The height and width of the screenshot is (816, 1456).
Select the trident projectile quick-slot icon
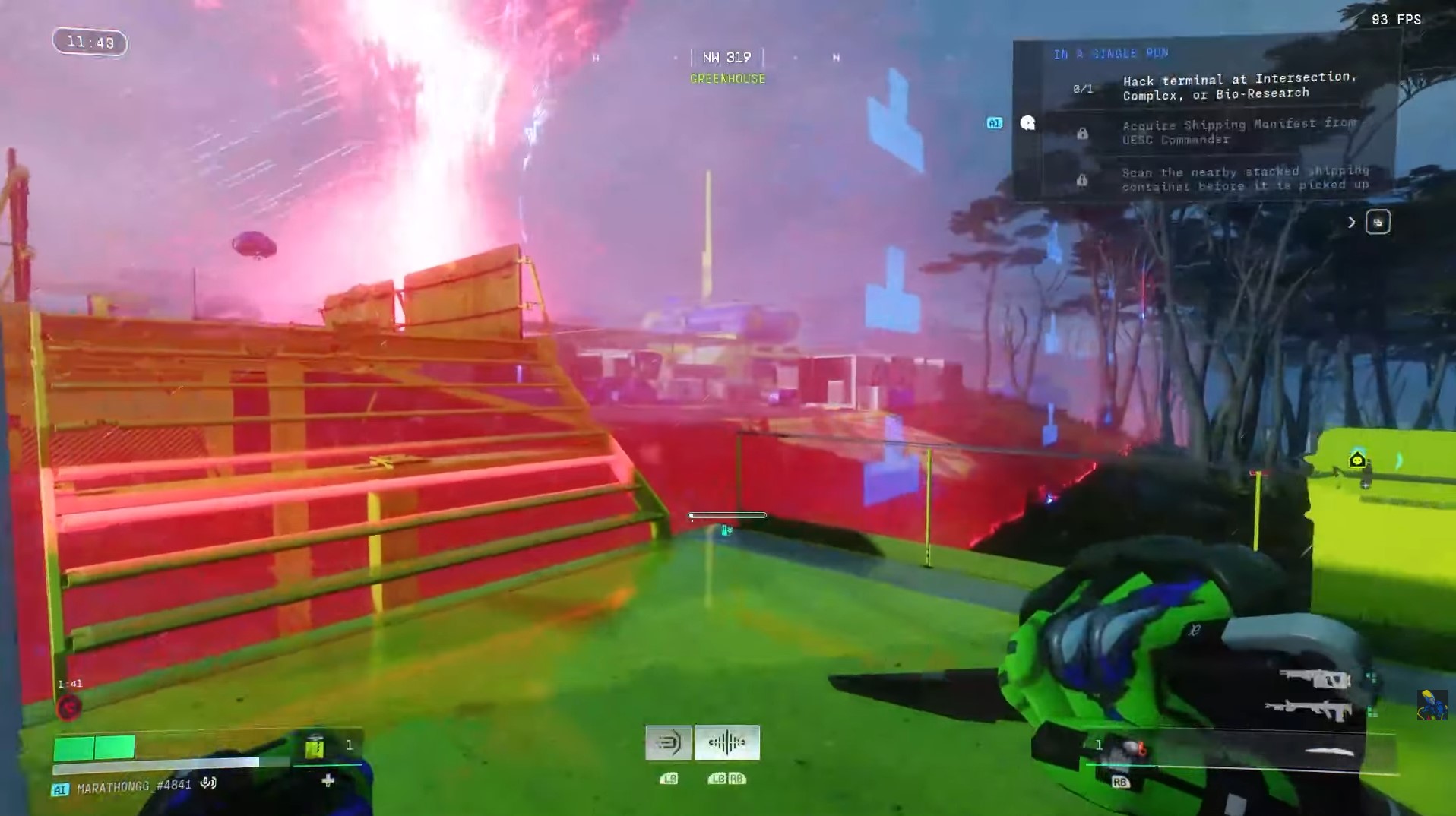[x=669, y=742]
